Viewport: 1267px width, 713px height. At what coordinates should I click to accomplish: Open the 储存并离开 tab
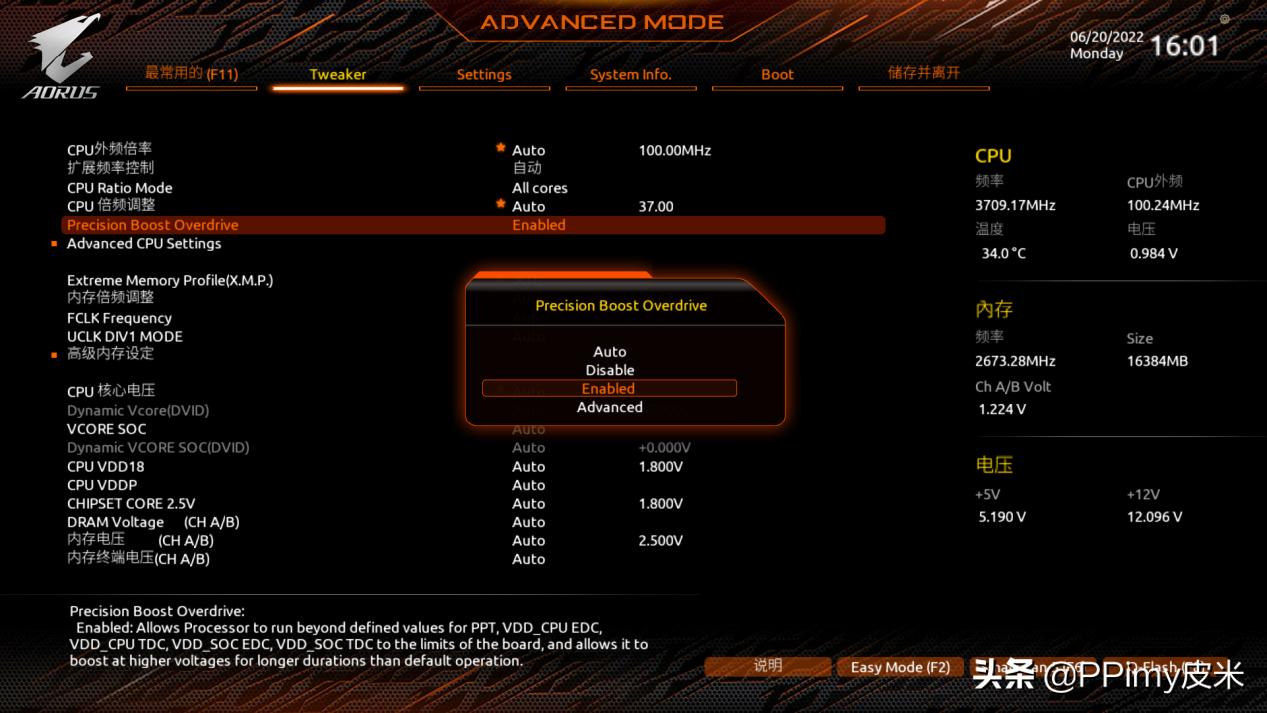(923, 74)
